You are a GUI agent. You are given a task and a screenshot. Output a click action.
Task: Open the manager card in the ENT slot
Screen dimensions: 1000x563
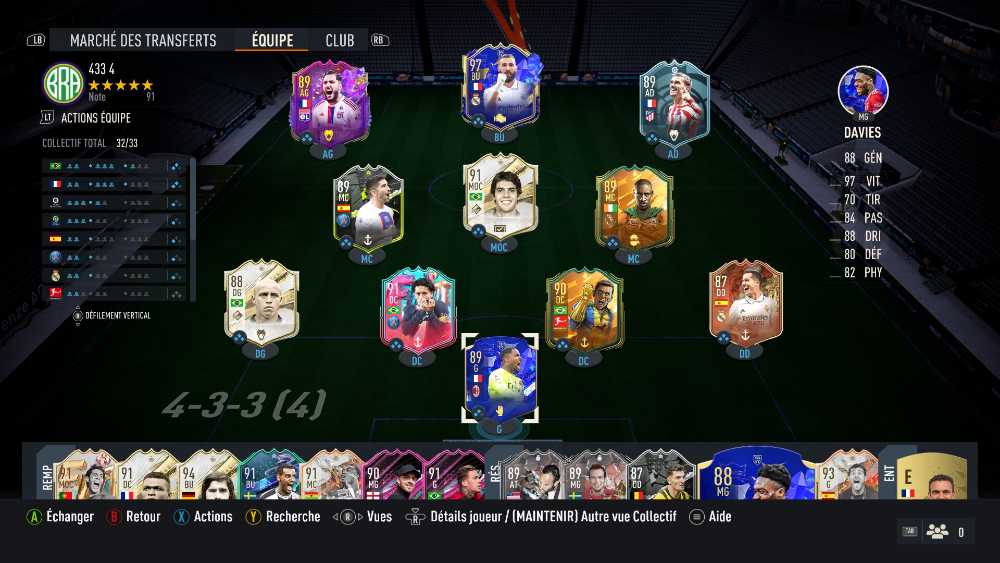coord(930,475)
